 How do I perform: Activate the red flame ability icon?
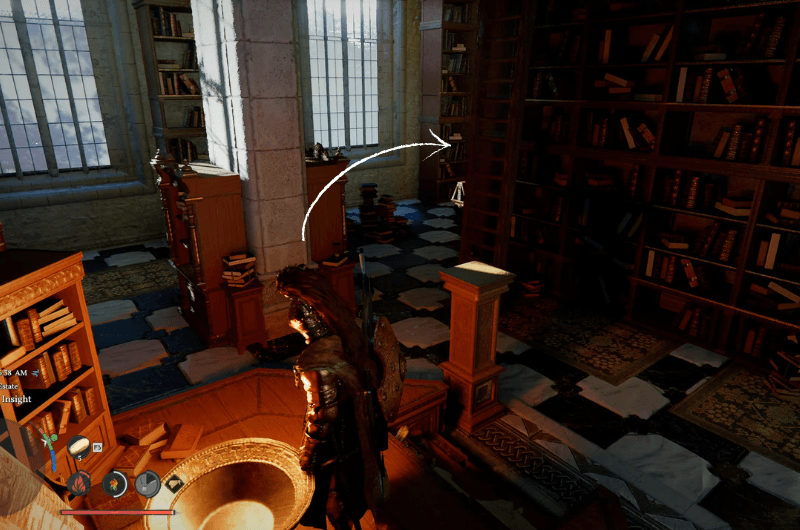point(79,484)
